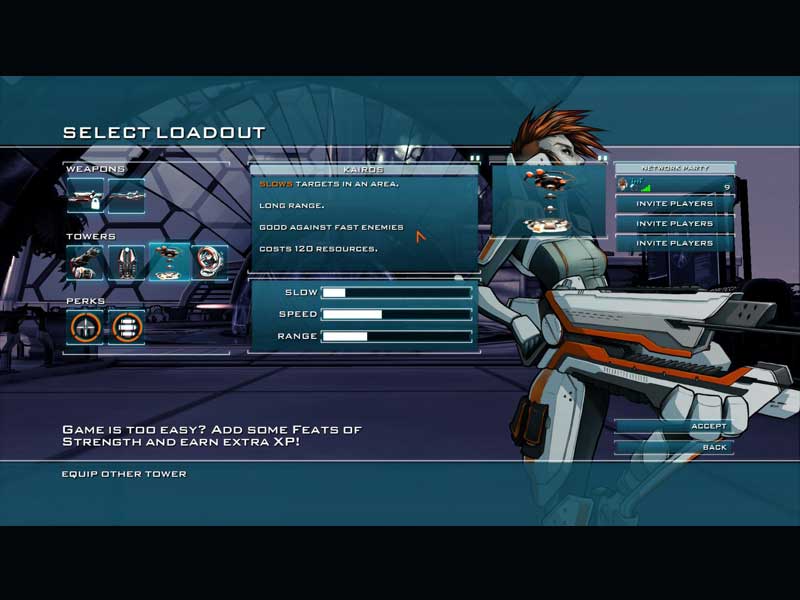800x600 pixels.
Task: Choose the unlocked rifle weapon slot
Action: pyautogui.click(x=127, y=196)
